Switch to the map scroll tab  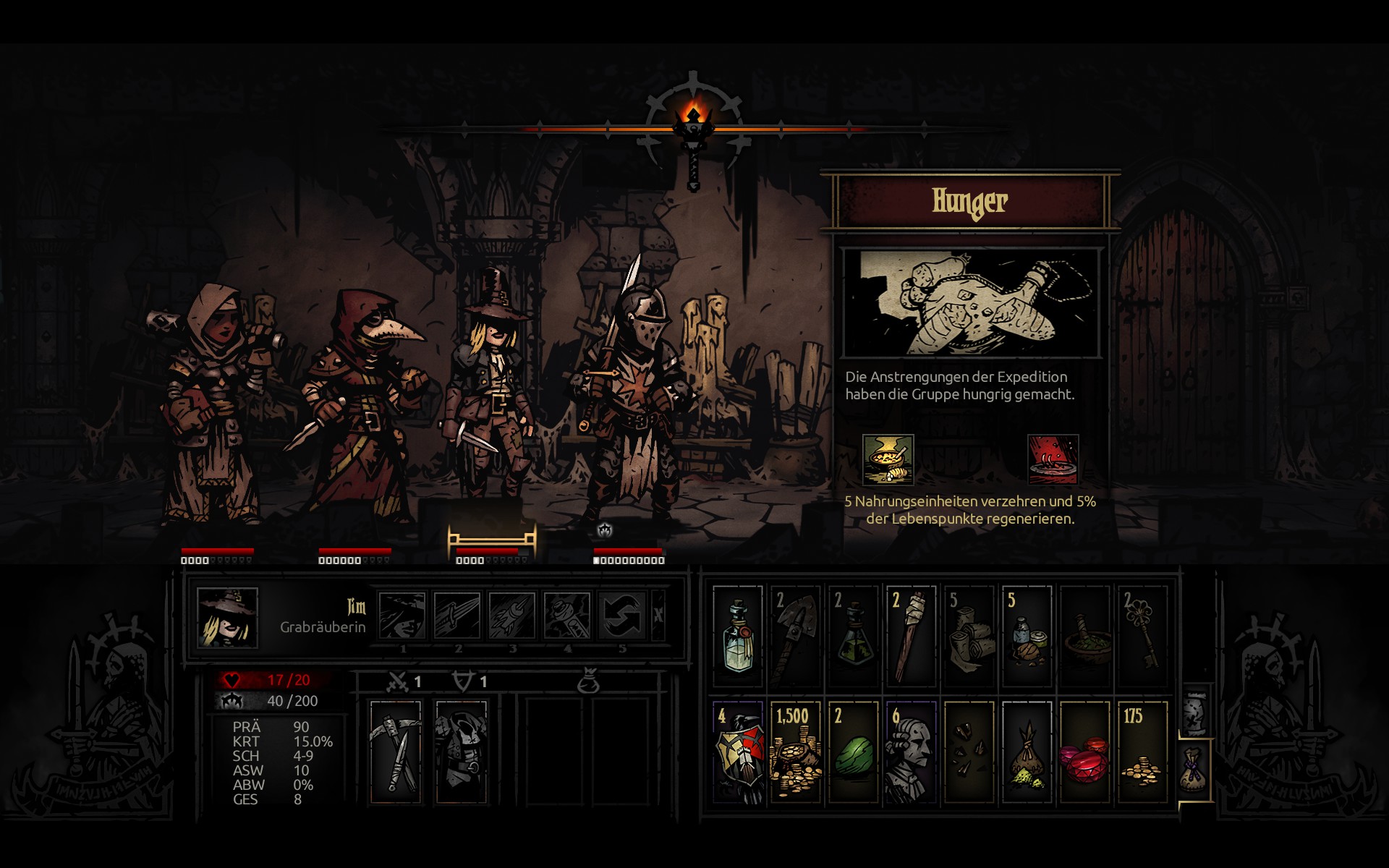(1195, 712)
